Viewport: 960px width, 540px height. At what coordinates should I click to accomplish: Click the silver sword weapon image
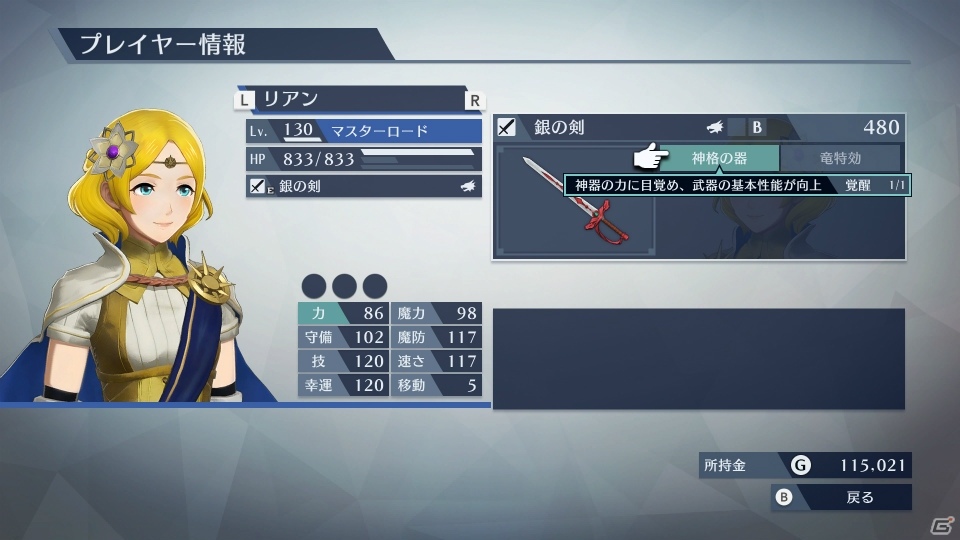[x=576, y=200]
